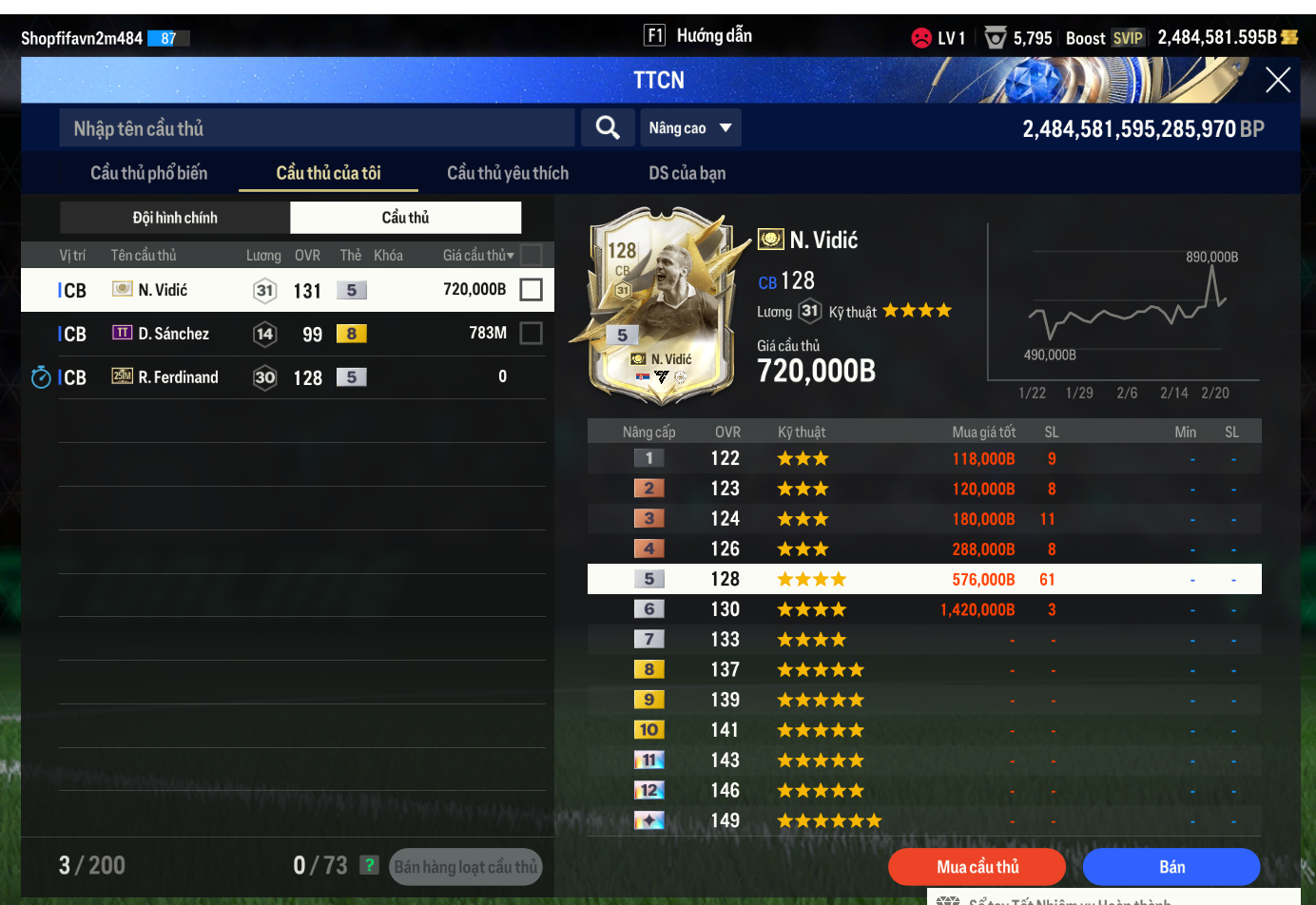Image resolution: width=1316 pixels, height=905 pixels.
Task: Toggle the select-all checkbox in the header
Action: click(532, 255)
